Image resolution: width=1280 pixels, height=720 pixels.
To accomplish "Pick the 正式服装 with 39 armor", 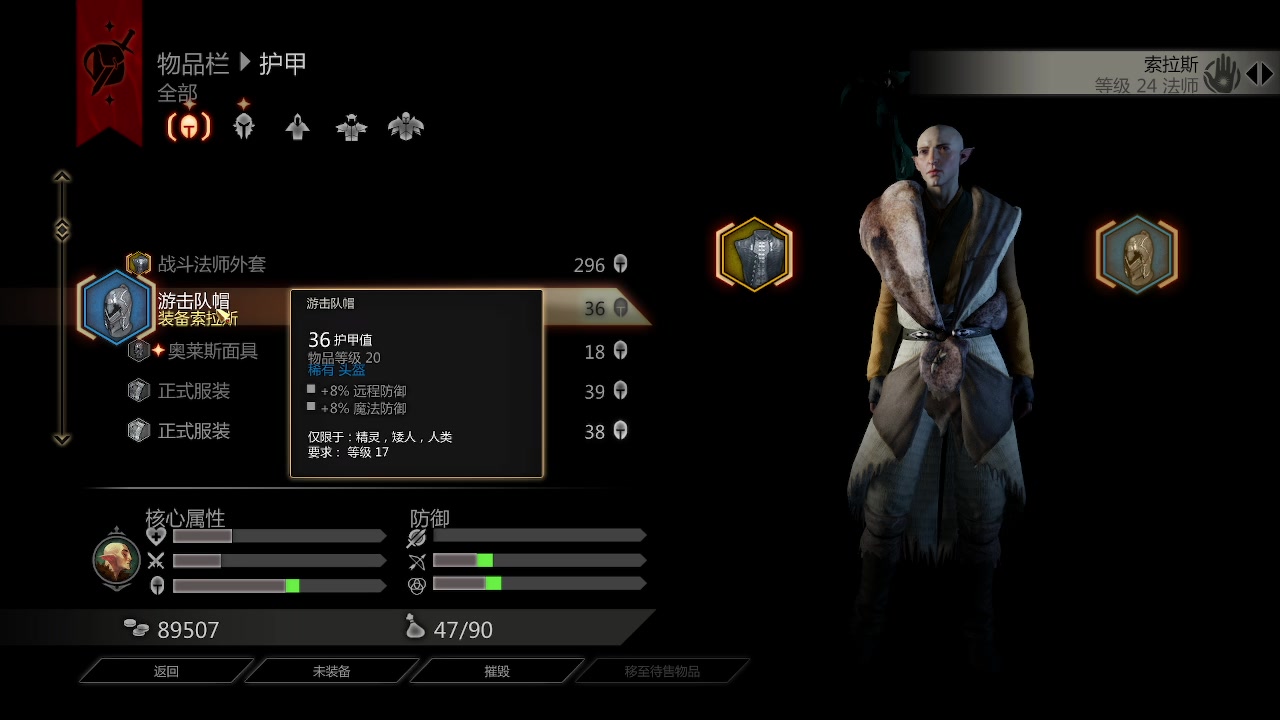I will (194, 391).
